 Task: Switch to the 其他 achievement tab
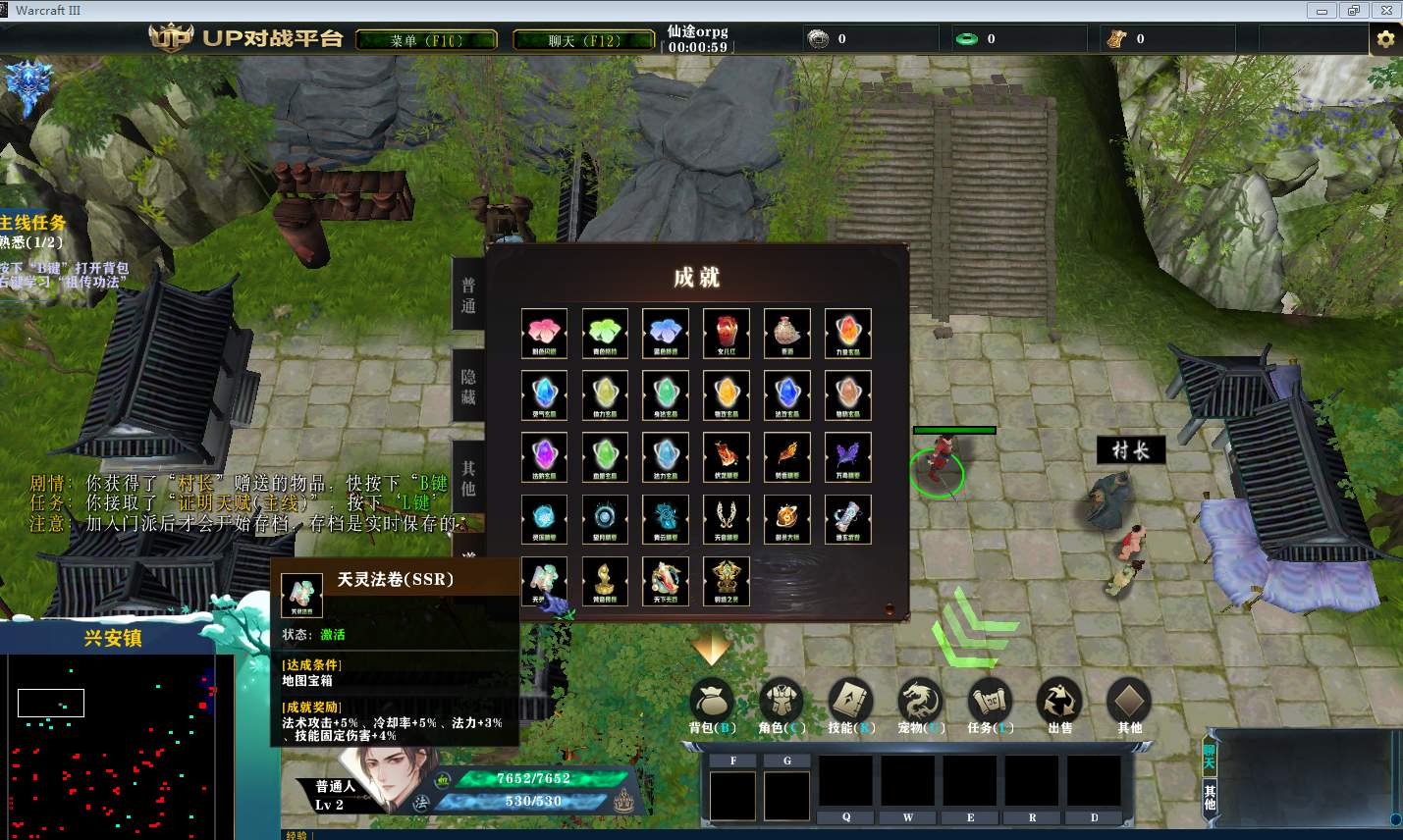pyautogui.click(x=468, y=479)
